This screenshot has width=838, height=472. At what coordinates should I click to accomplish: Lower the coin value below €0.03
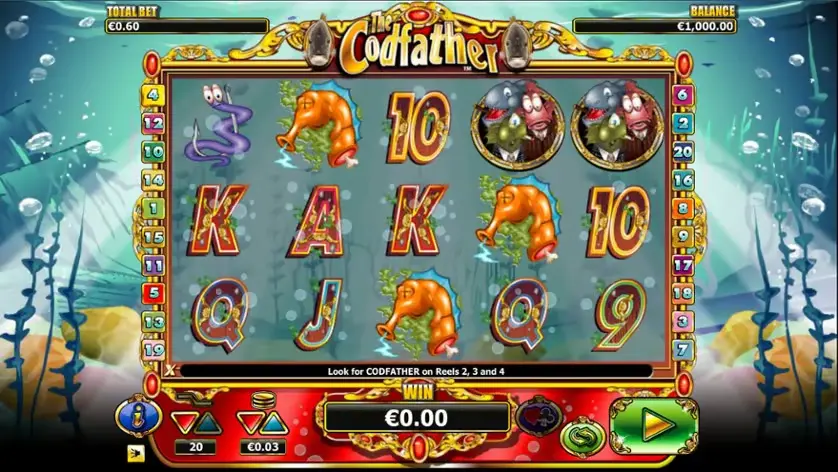[x=249, y=423]
